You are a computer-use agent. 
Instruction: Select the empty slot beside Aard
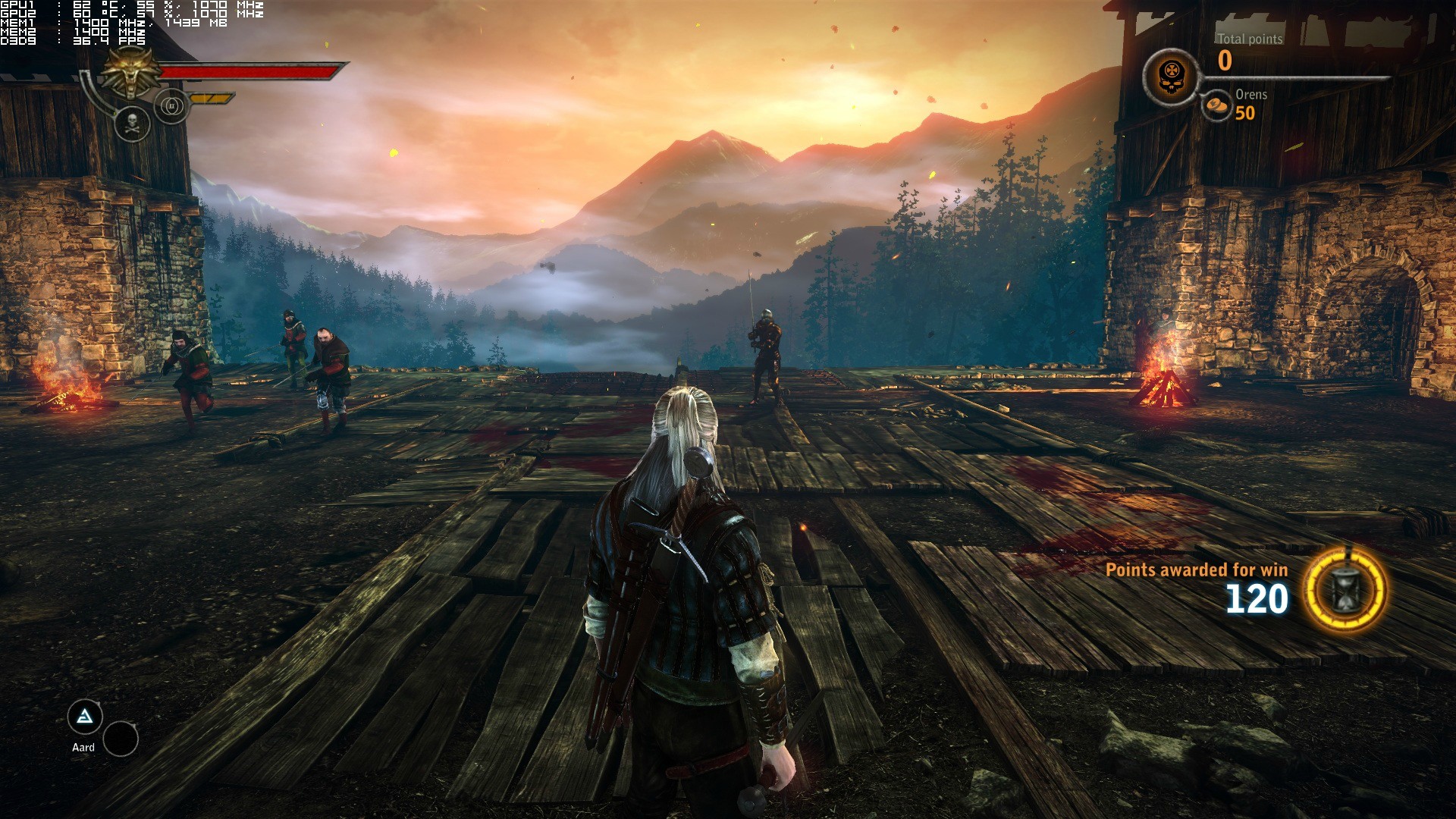121,739
